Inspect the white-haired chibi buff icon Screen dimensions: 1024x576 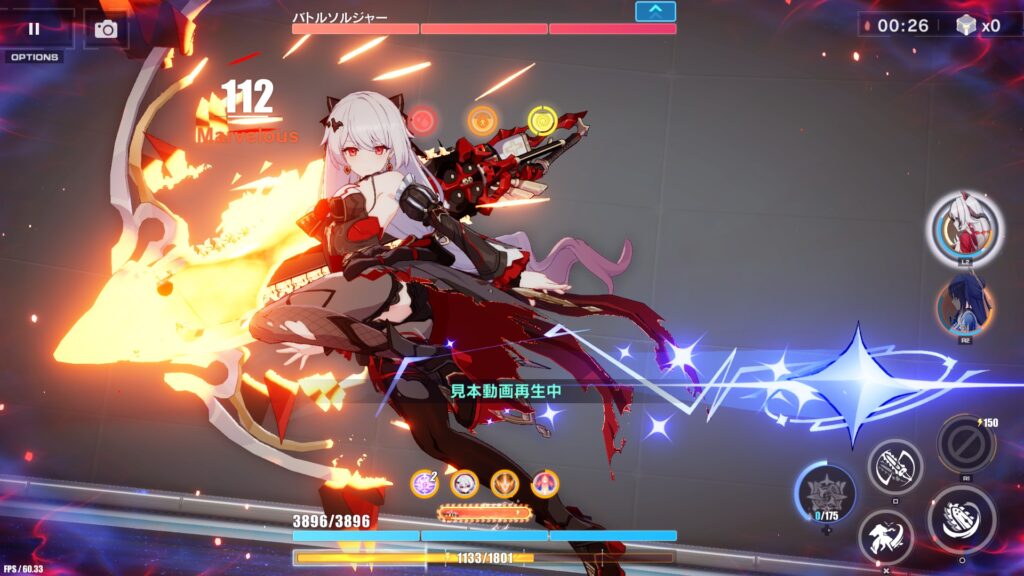(x=465, y=484)
